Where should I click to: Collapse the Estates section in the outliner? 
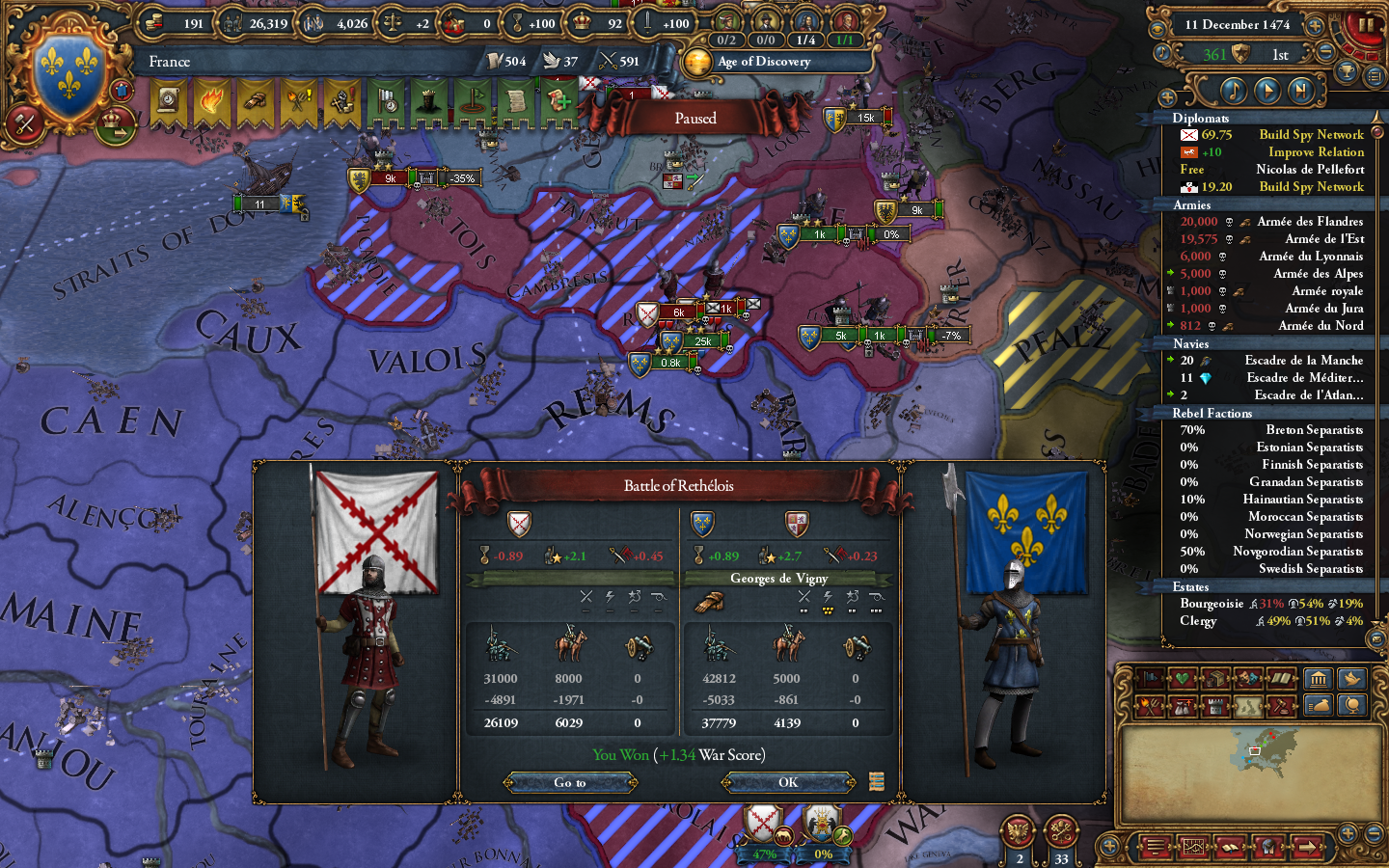1191,586
